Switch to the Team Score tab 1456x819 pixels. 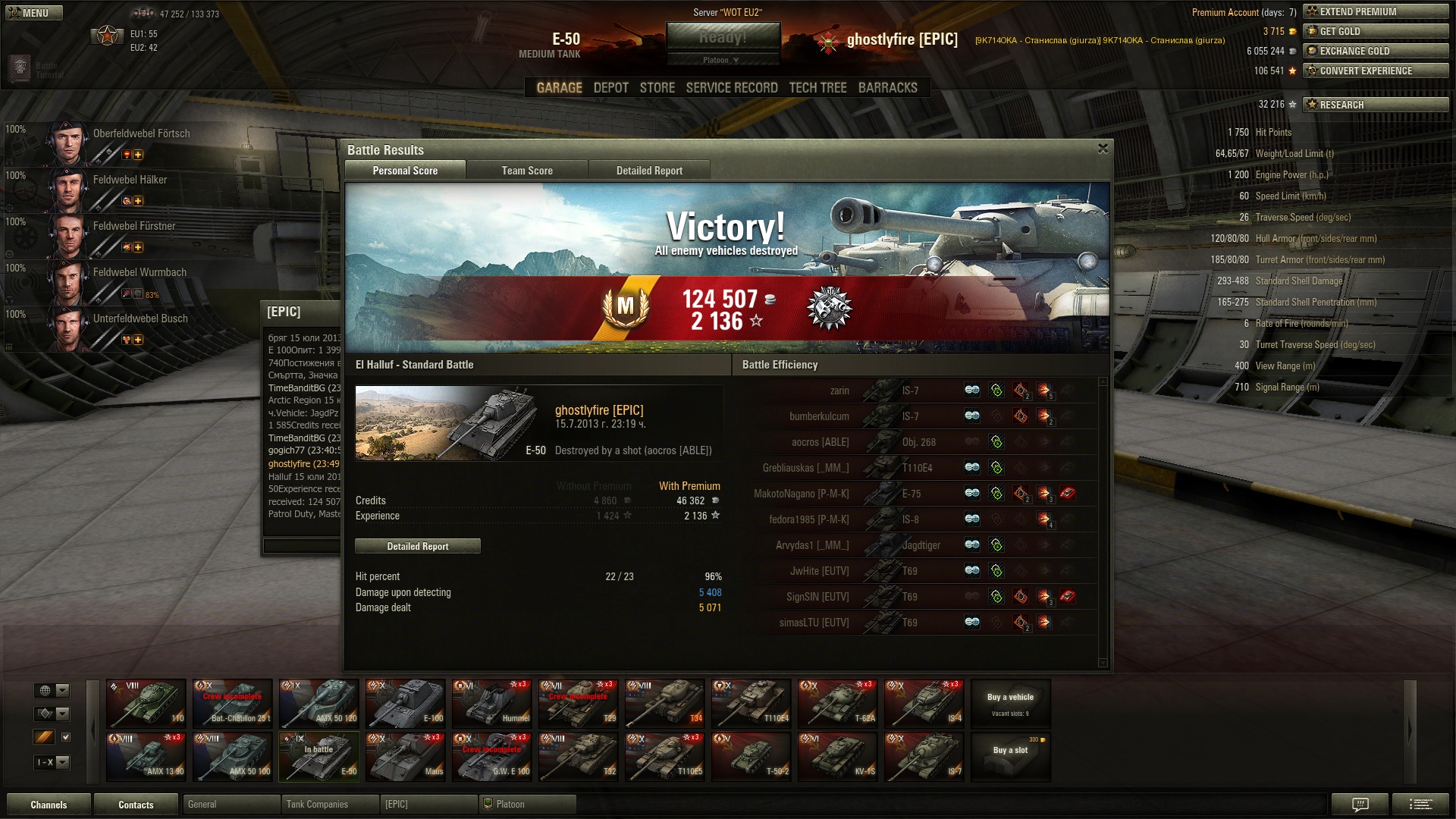[527, 171]
